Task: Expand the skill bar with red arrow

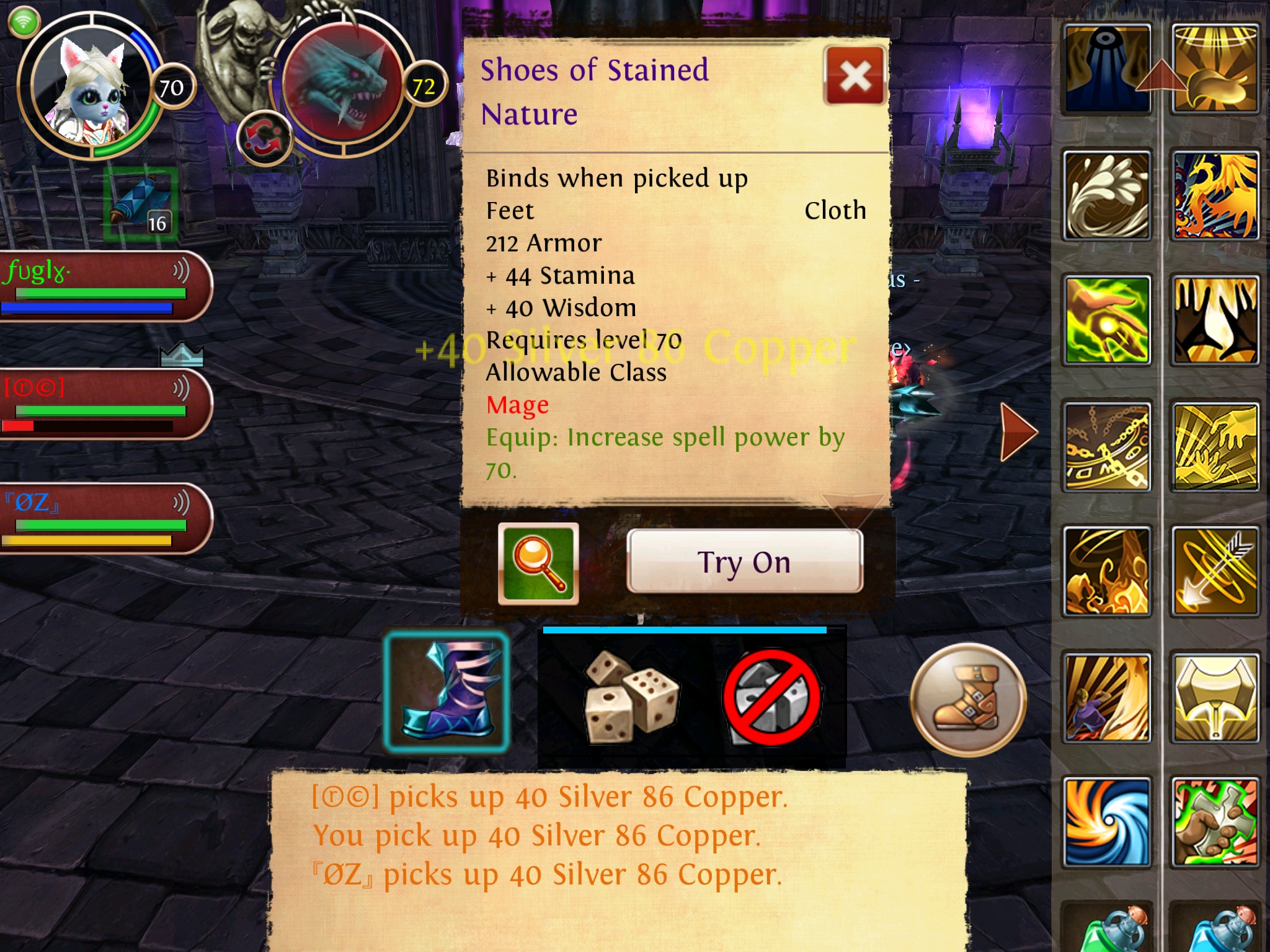Action: (1018, 432)
